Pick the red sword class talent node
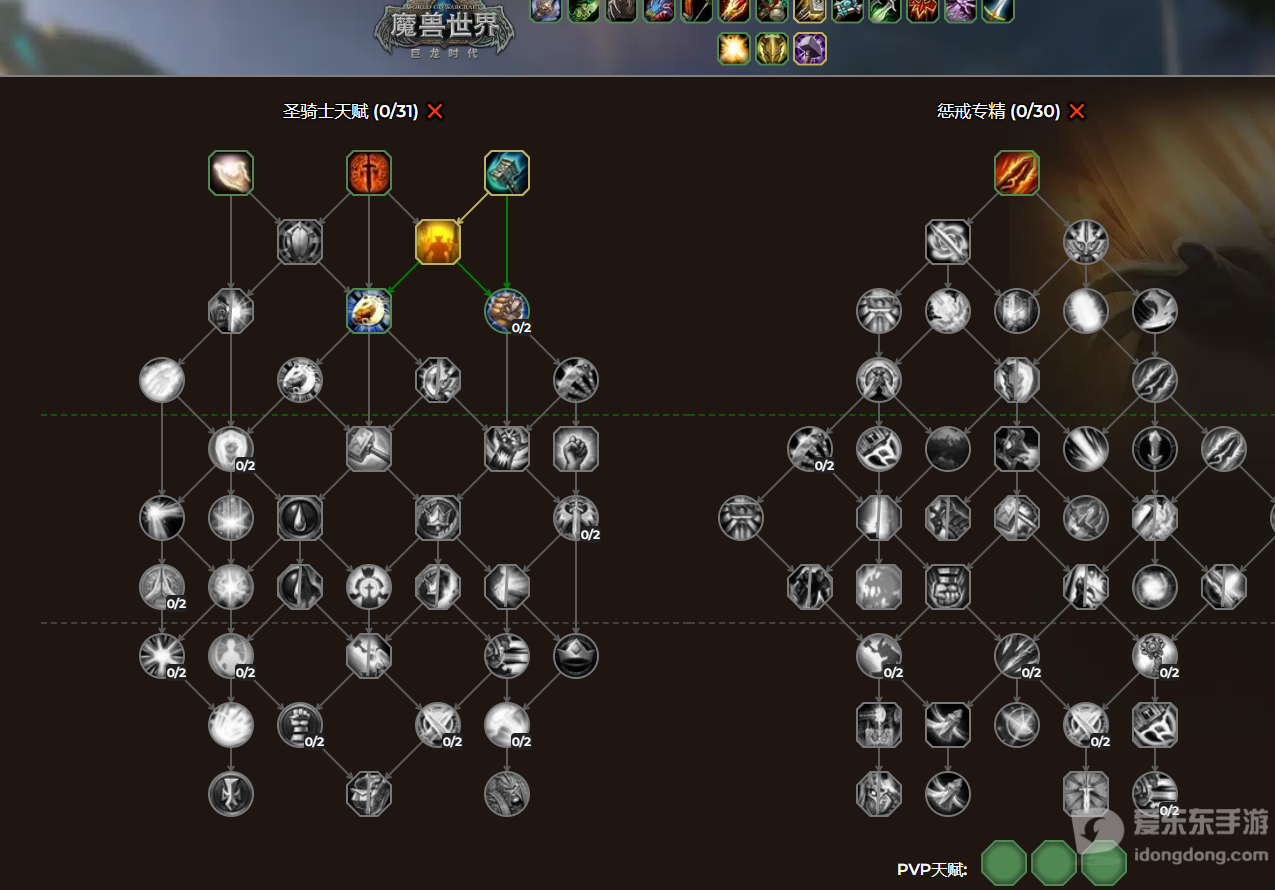This screenshot has width=1275, height=890. (x=369, y=173)
